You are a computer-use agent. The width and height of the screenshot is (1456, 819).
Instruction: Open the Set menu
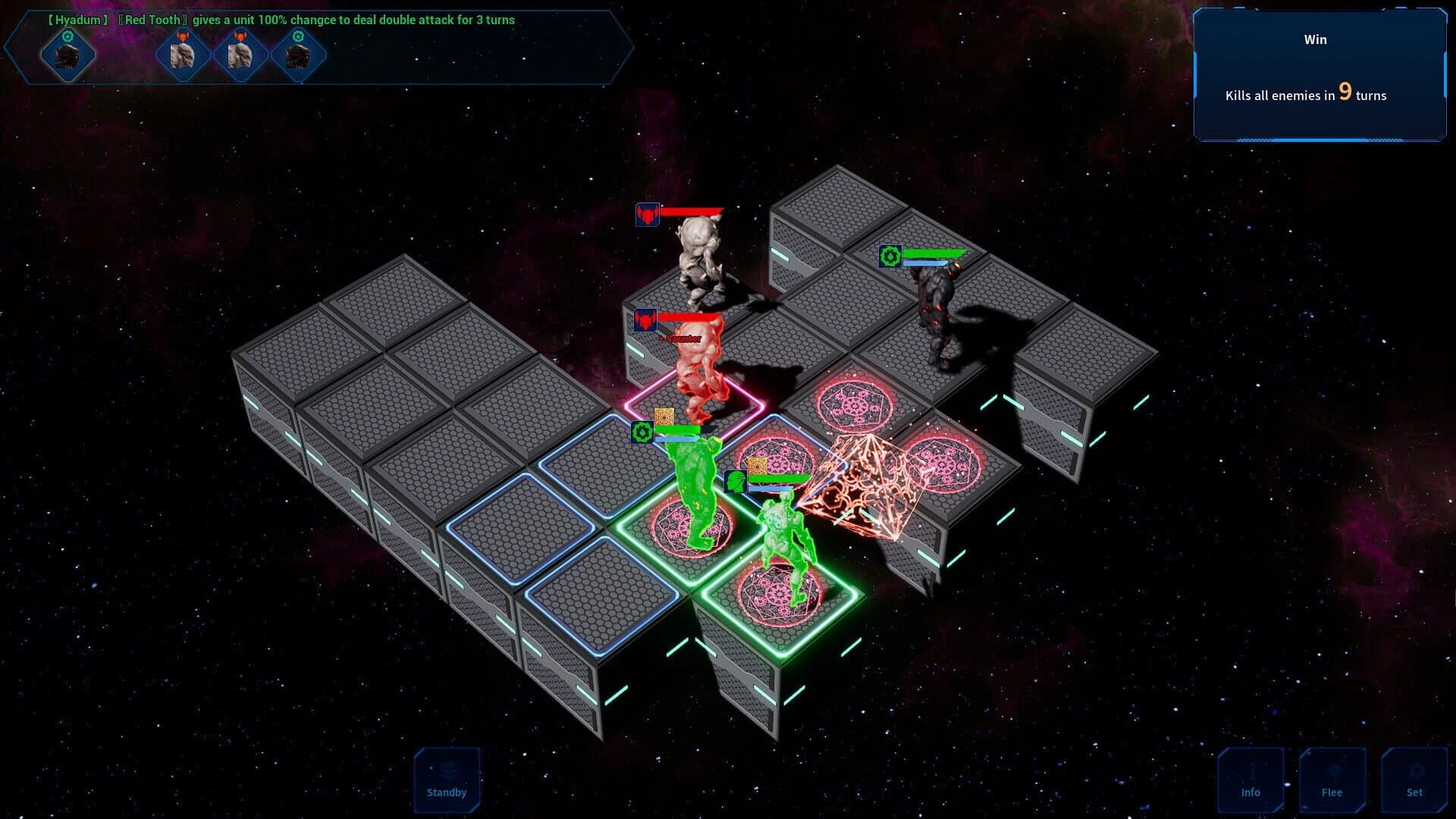(1415, 781)
